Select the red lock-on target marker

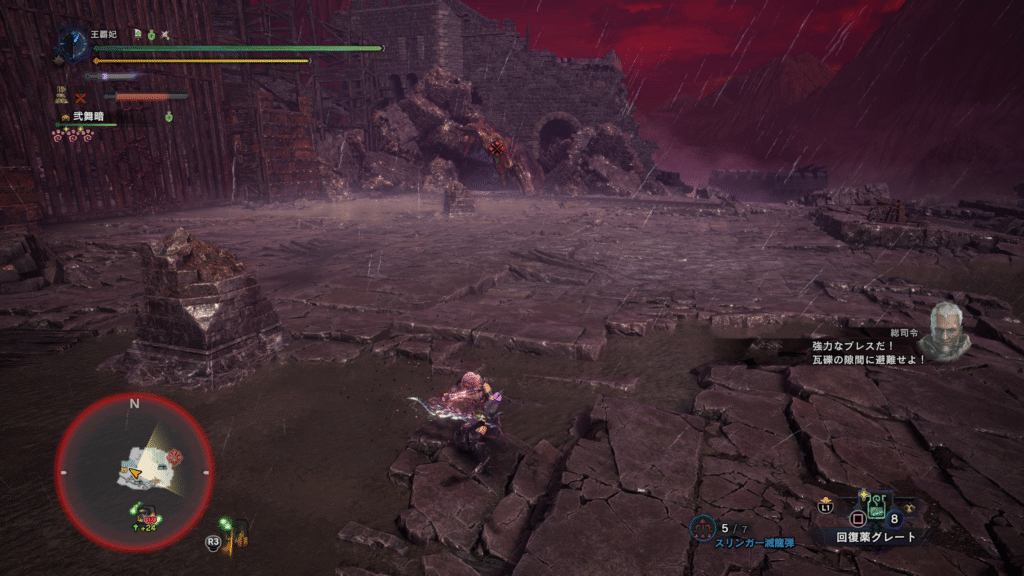point(497,148)
